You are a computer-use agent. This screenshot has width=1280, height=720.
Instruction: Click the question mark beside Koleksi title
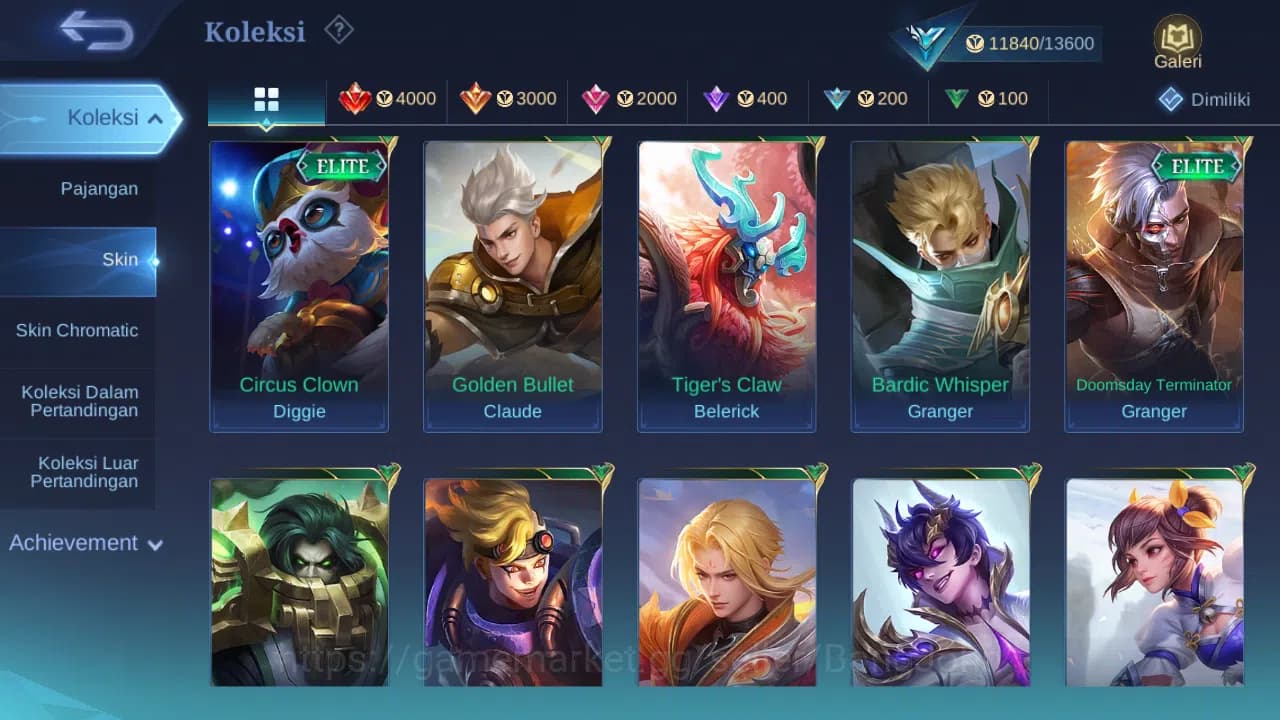[338, 31]
